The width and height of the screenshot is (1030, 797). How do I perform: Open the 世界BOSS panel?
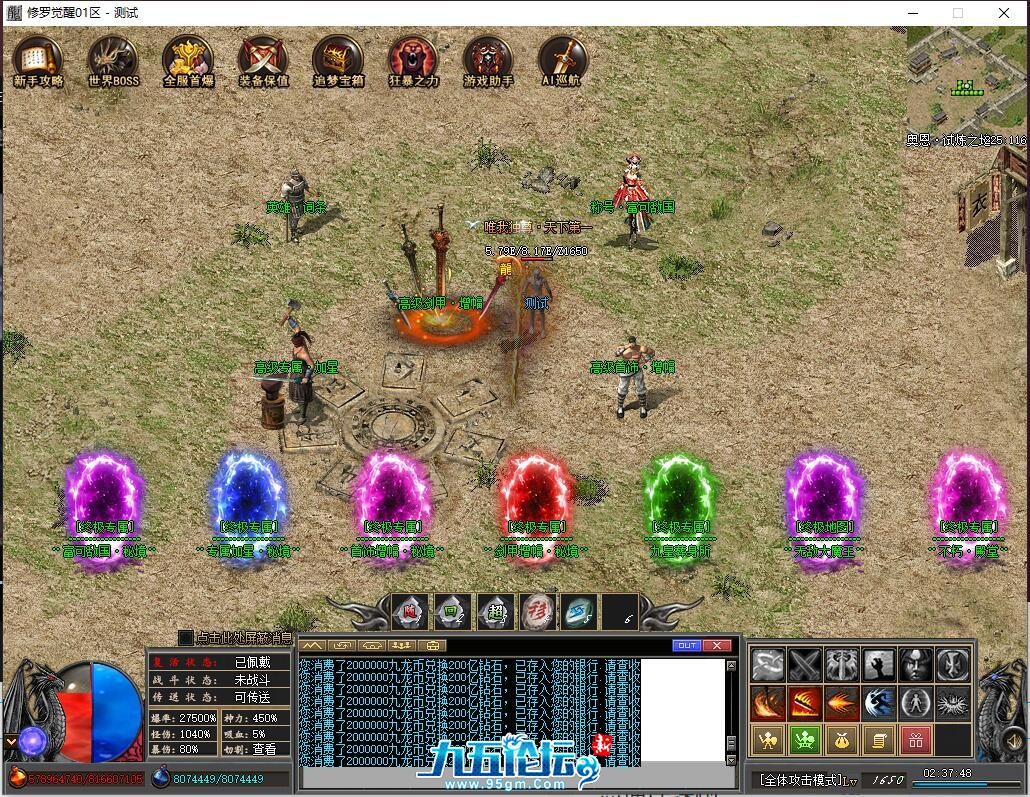tap(113, 61)
